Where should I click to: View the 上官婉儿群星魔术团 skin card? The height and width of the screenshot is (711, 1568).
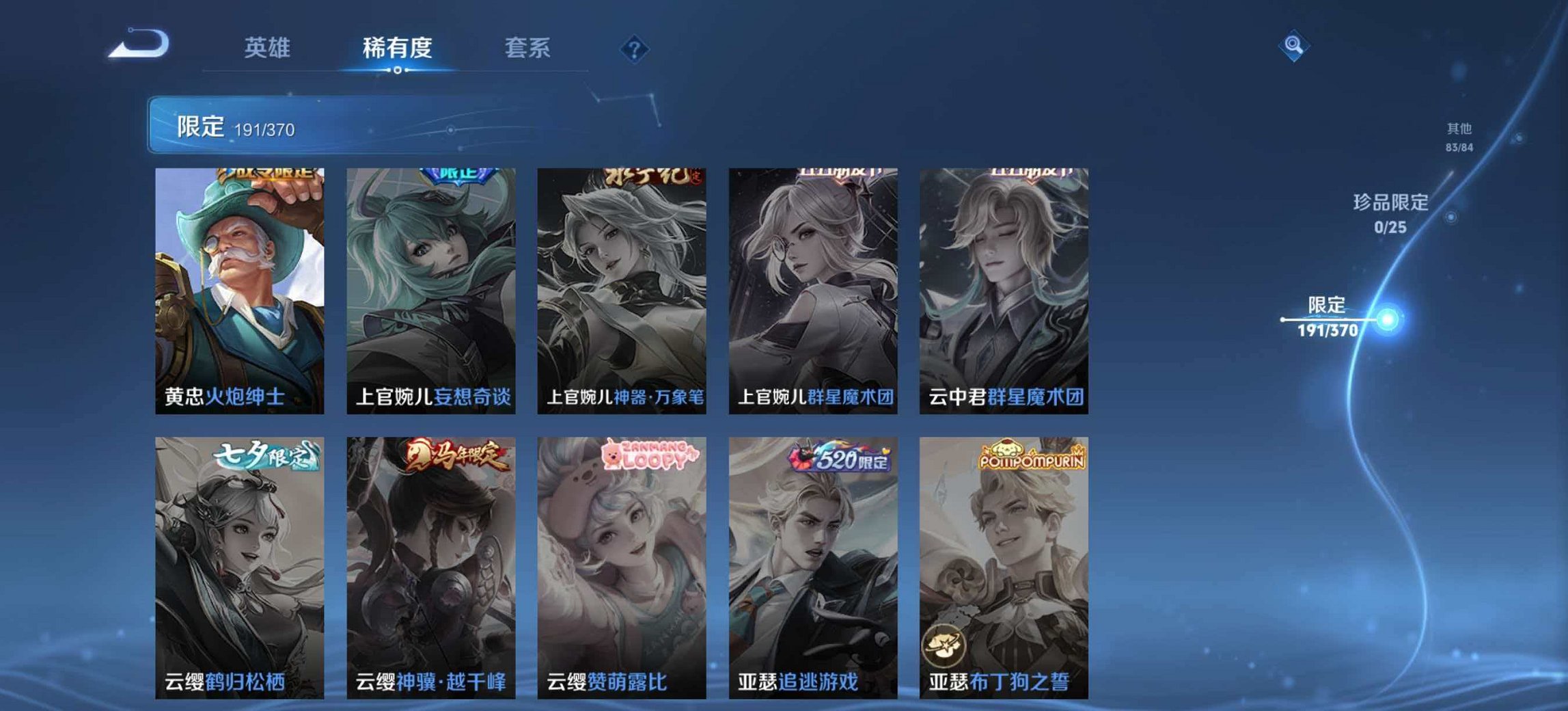point(813,287)
